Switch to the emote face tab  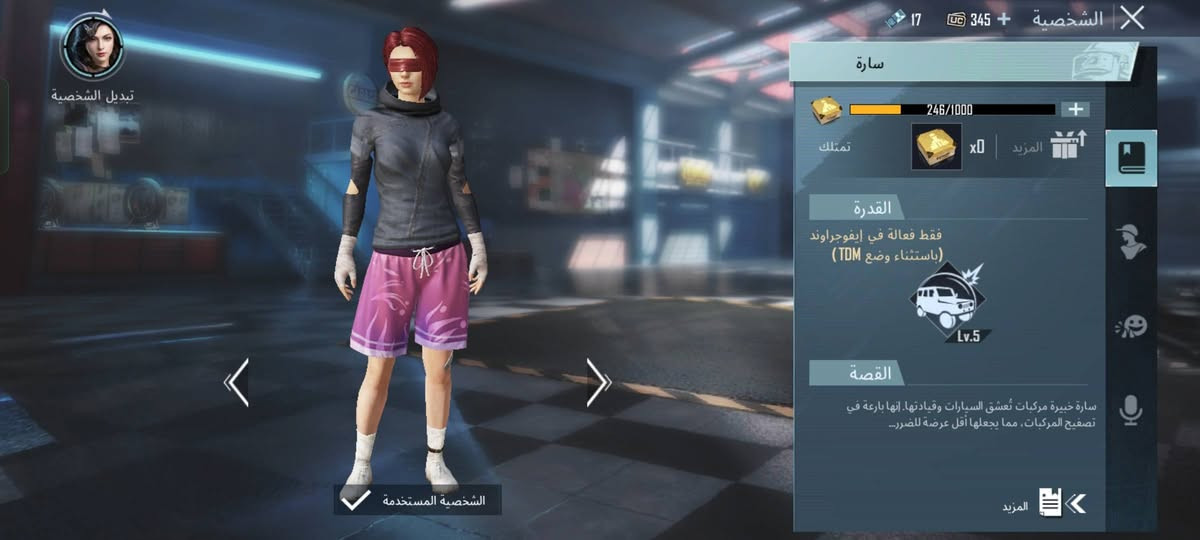[x=1131, y=326]
